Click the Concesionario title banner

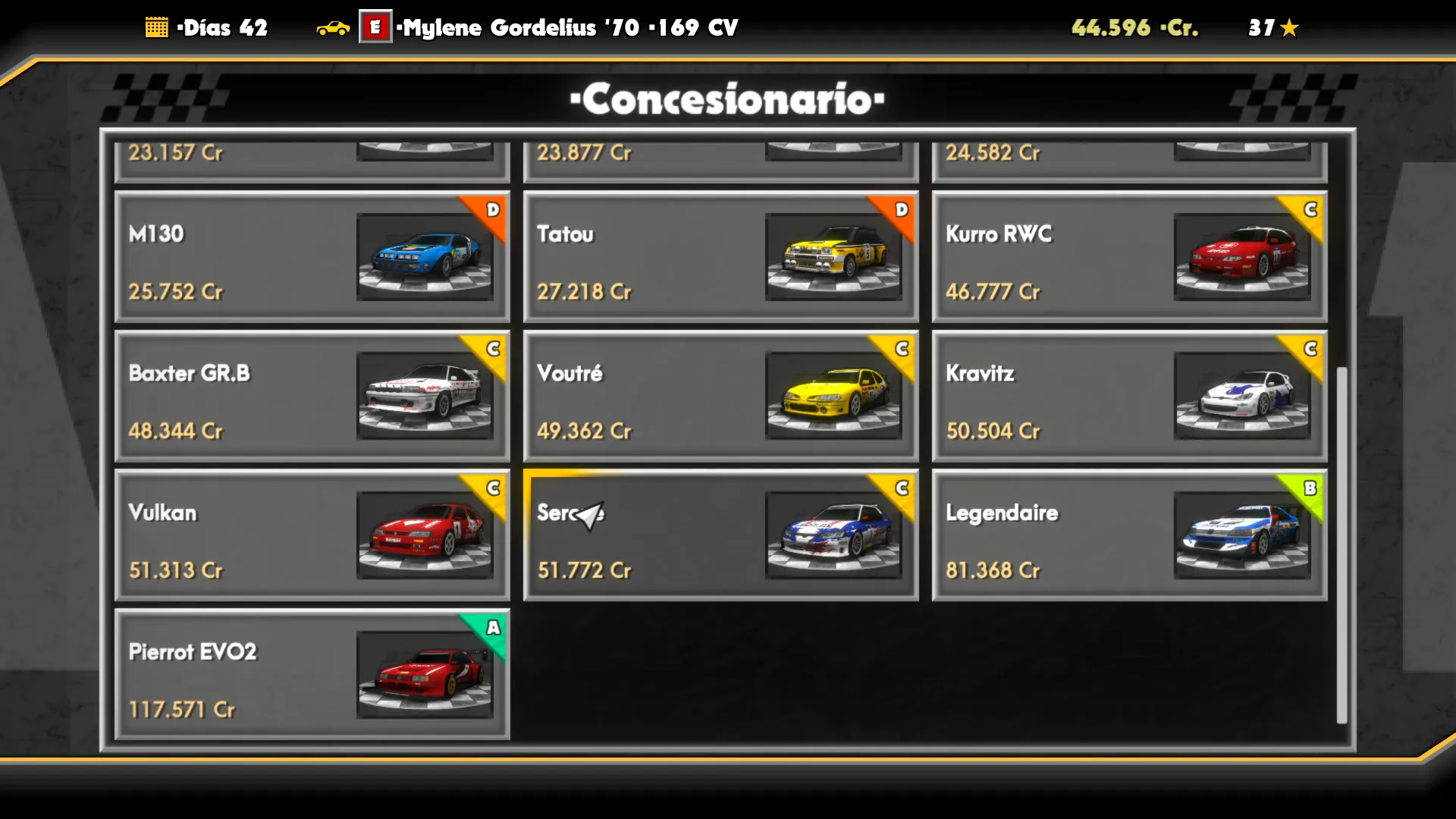point(726,99)
